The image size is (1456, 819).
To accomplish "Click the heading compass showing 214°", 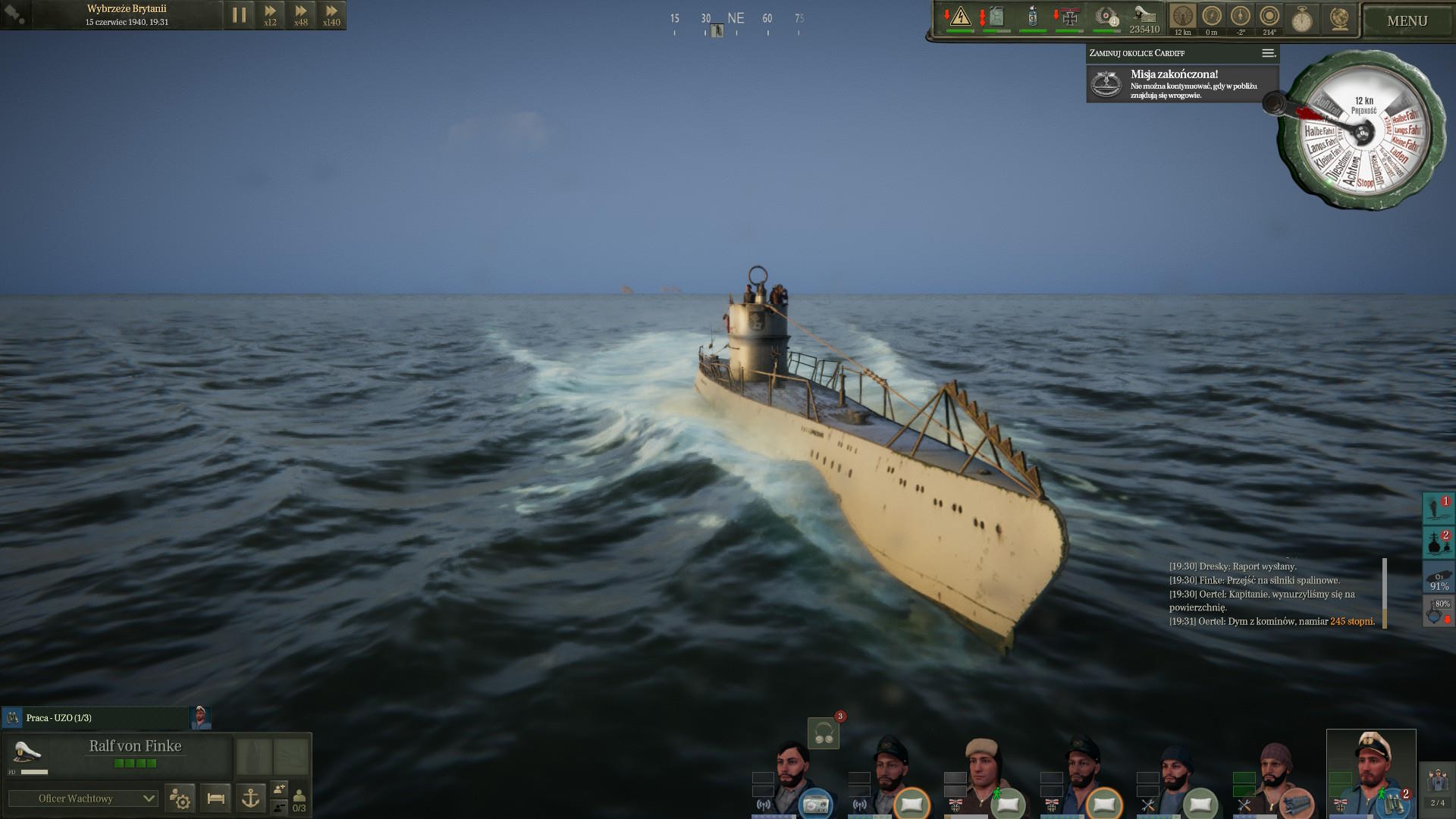I will (1269, 18).
